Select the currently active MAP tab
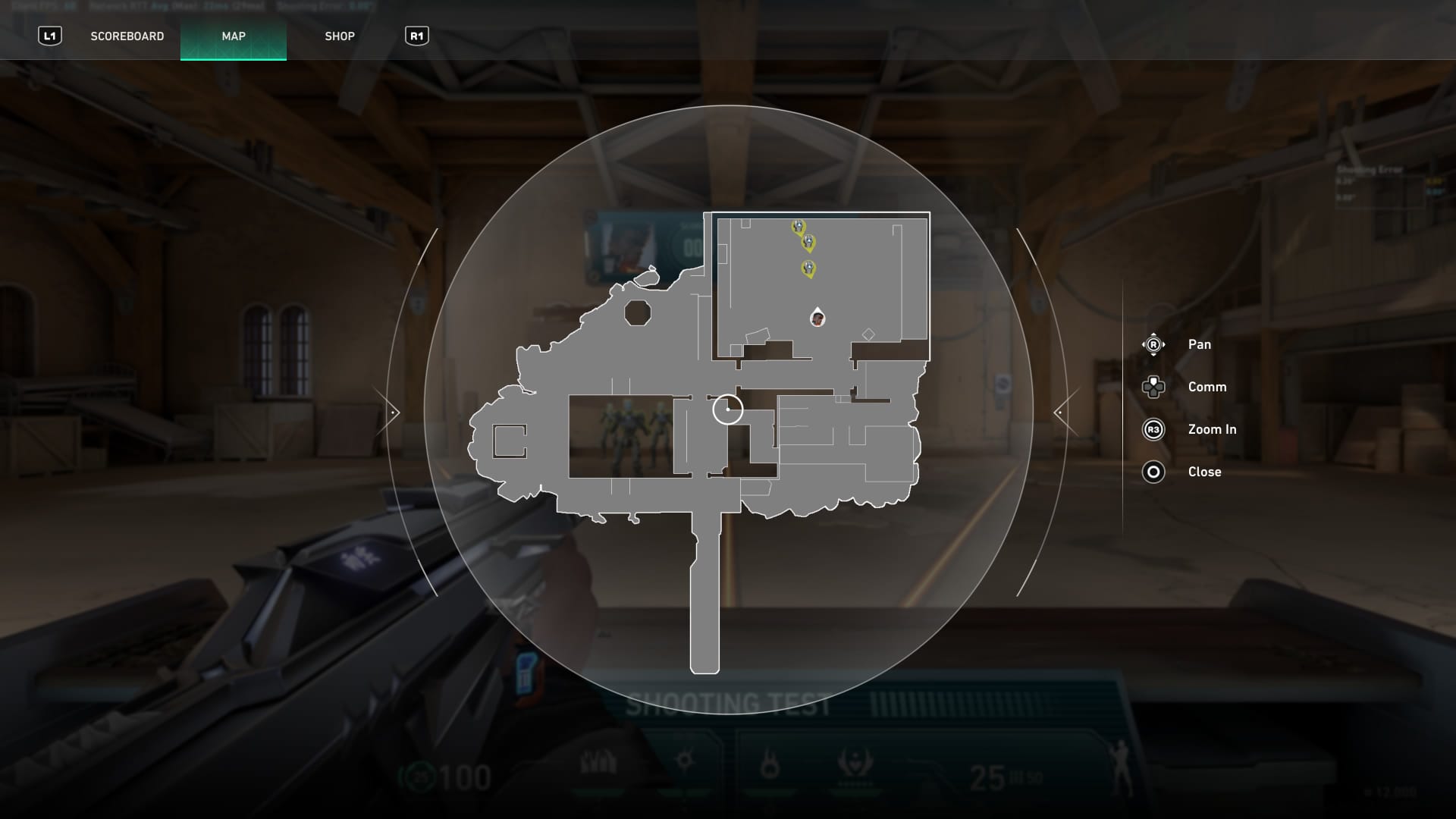 (x=233, y=36)
